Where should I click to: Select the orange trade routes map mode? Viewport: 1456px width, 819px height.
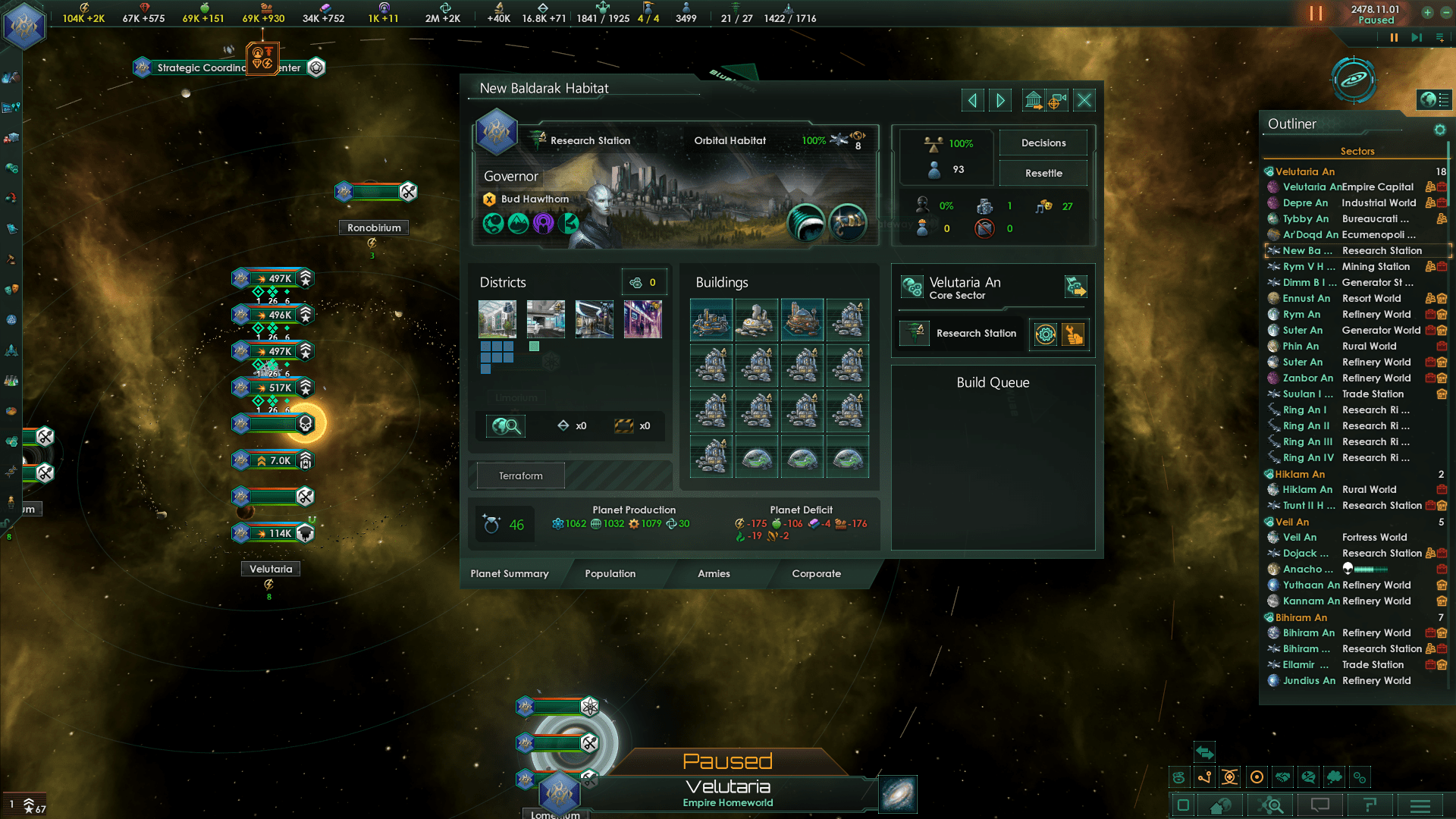point(1205,777)
